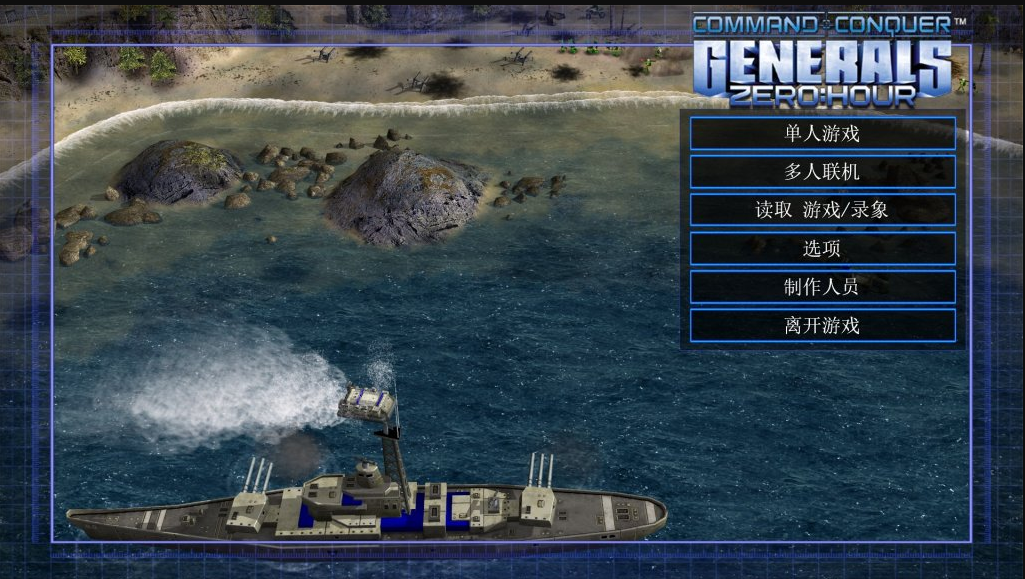Choose 读取 游戏/录象 load game entry

(822, 210)
